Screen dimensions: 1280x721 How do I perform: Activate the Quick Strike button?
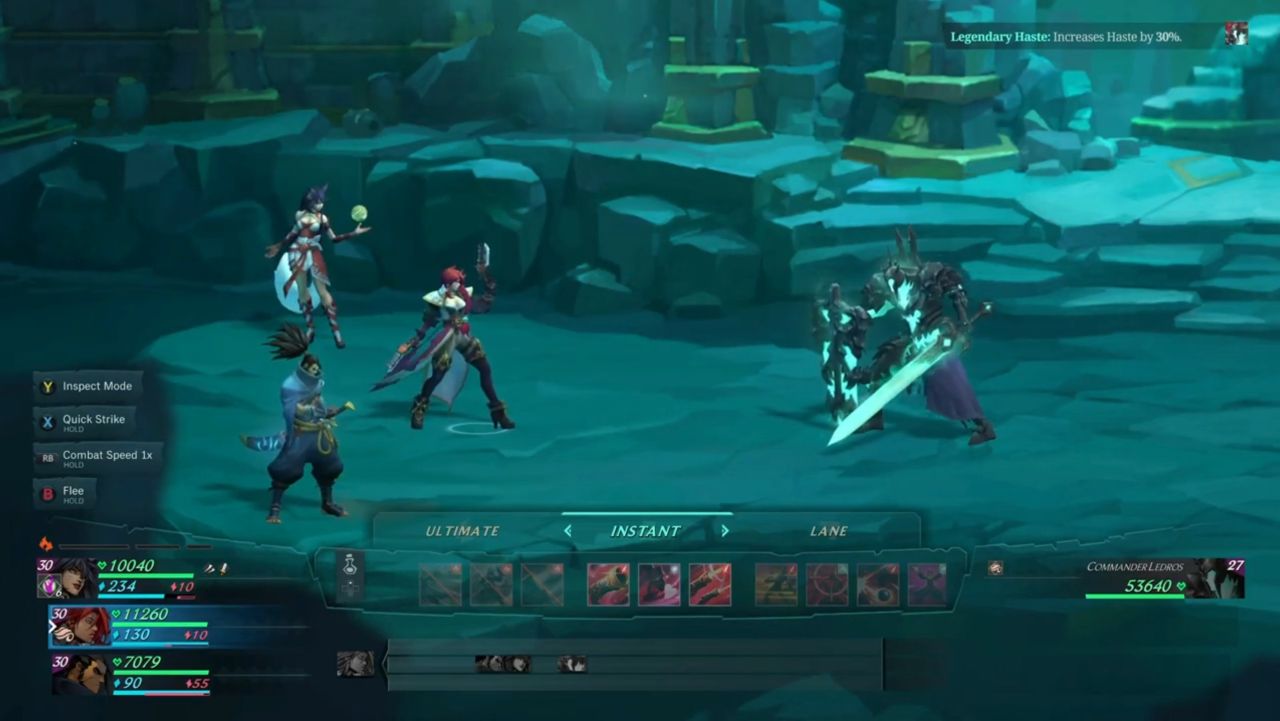pos(84,421)
